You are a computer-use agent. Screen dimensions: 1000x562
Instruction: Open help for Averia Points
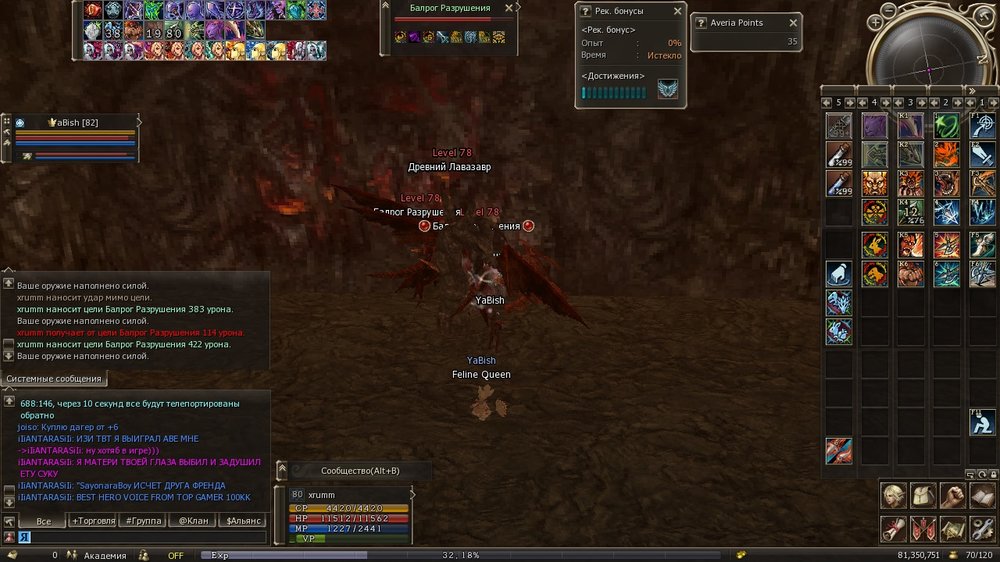pos(699,22)
